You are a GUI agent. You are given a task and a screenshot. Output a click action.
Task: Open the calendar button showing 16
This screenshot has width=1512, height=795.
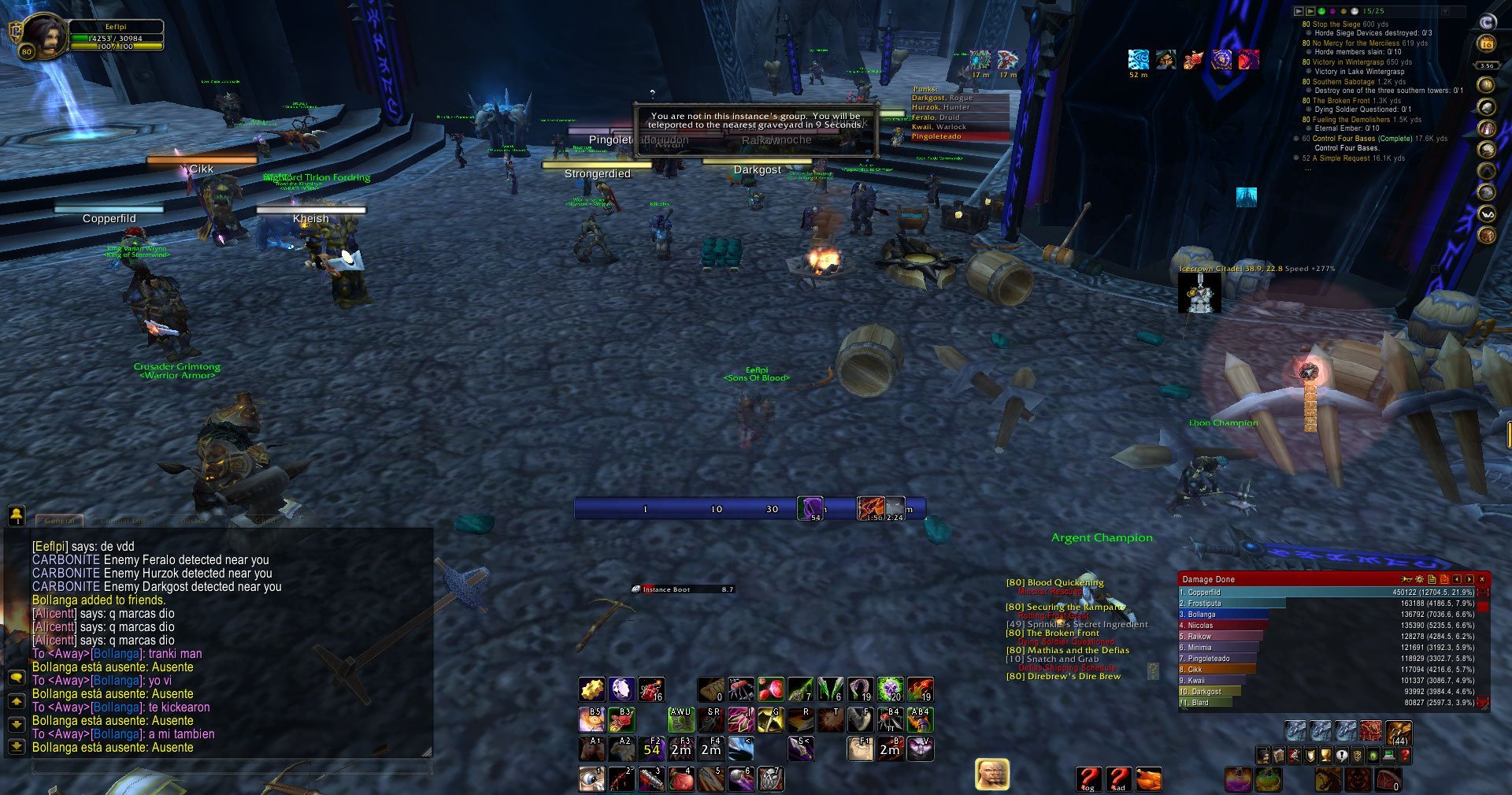1487,44
